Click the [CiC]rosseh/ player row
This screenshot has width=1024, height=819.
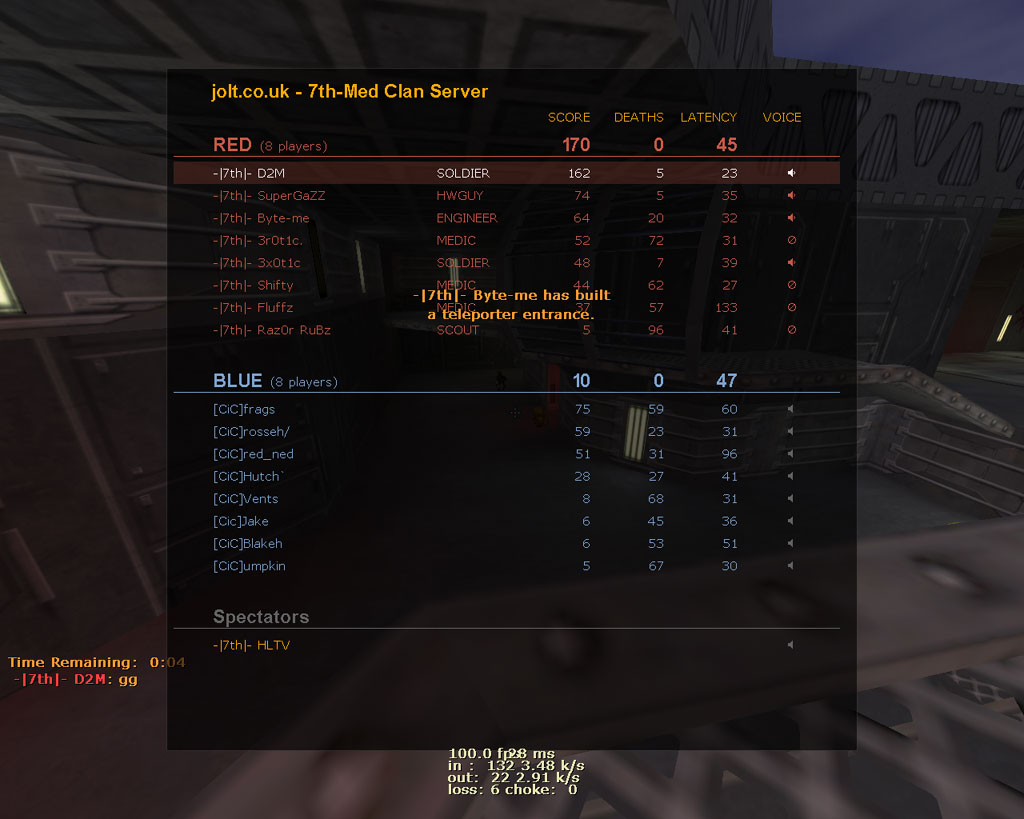(251, 432)
